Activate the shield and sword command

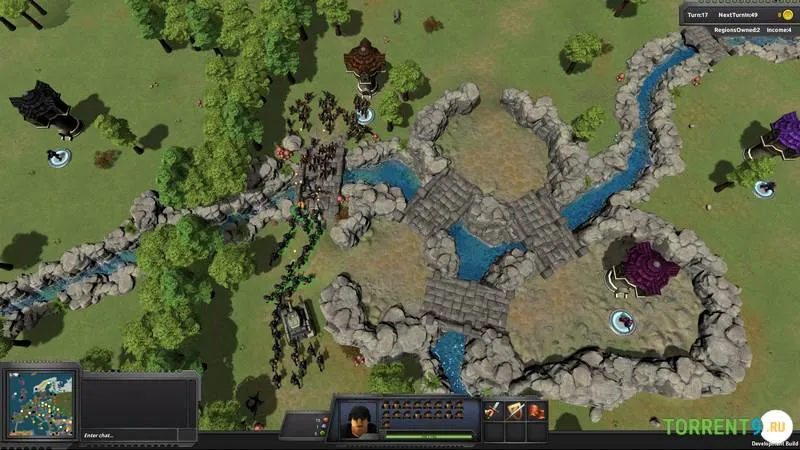point(514,411)
